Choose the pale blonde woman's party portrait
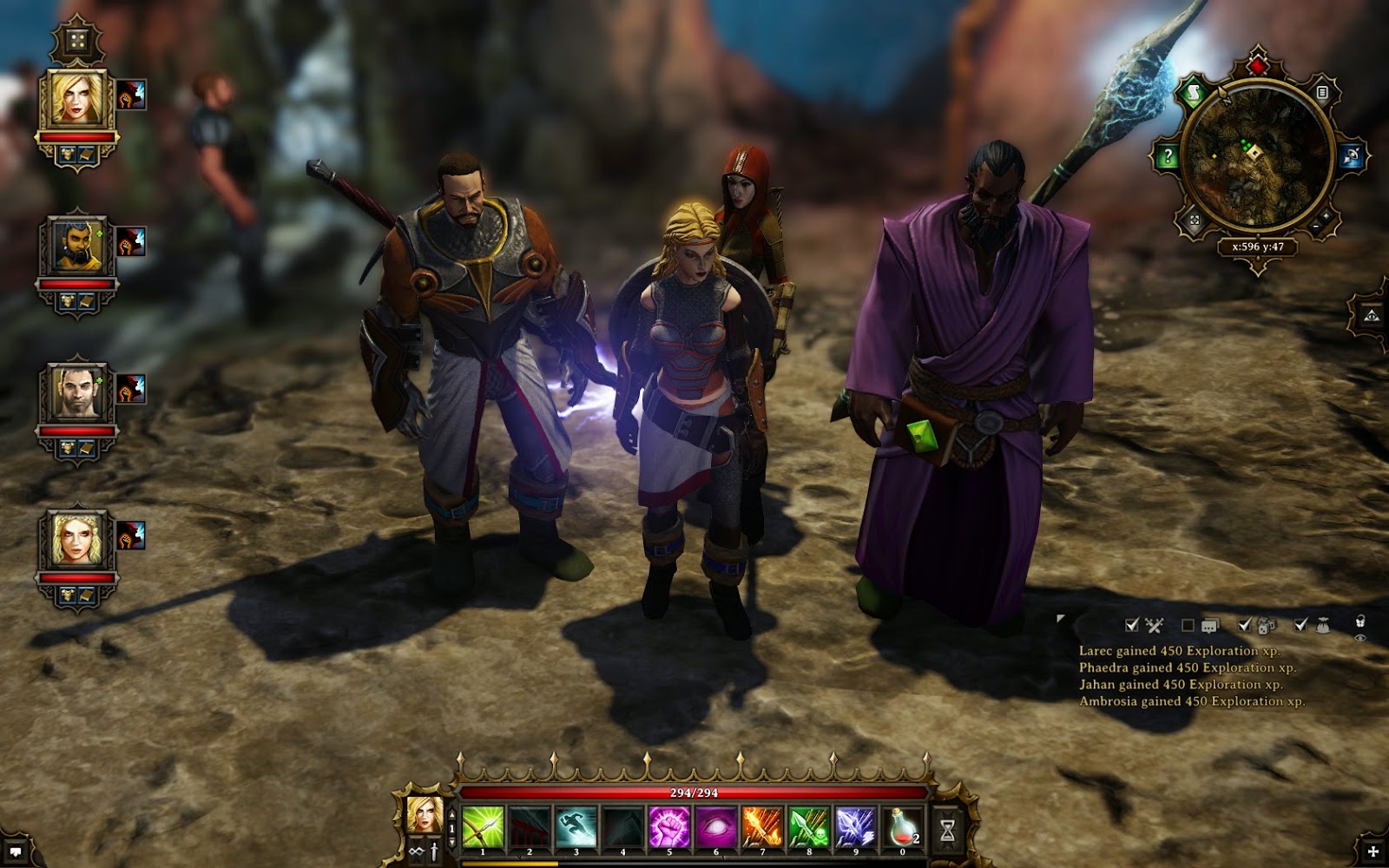 coord(77,540)
